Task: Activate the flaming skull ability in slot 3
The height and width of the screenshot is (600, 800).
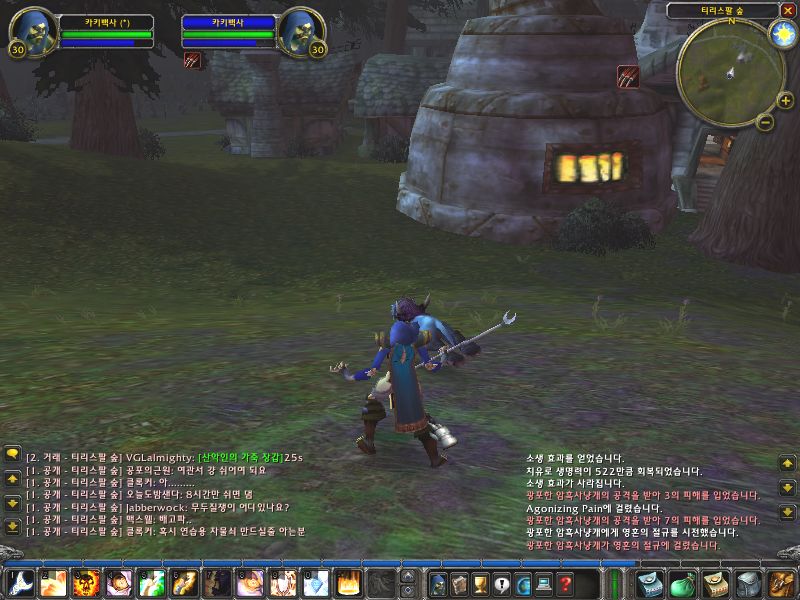Action: pyautogui.click(x=86, y=582)
